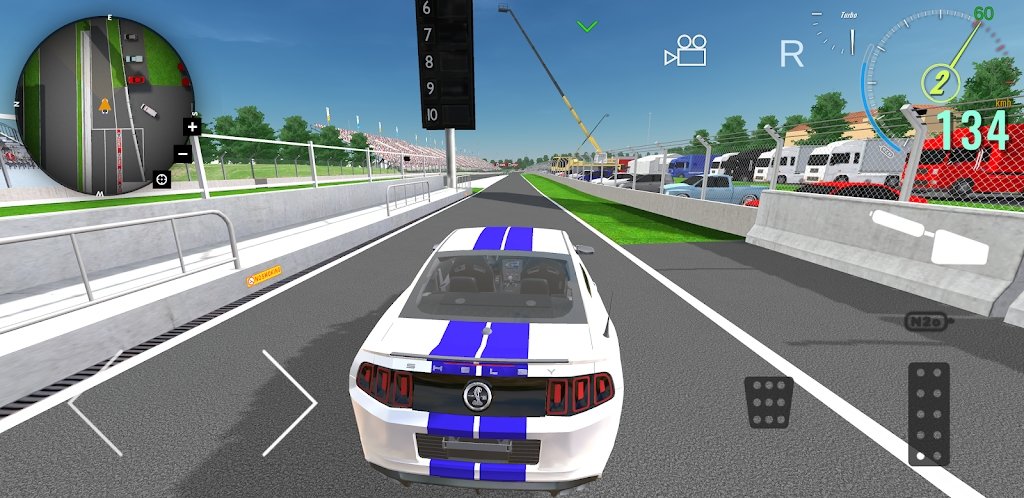The height and width of the screenshot is (498, 1024).
Task: Zoom in the minimap with the plus button
Action: [192, 126]
